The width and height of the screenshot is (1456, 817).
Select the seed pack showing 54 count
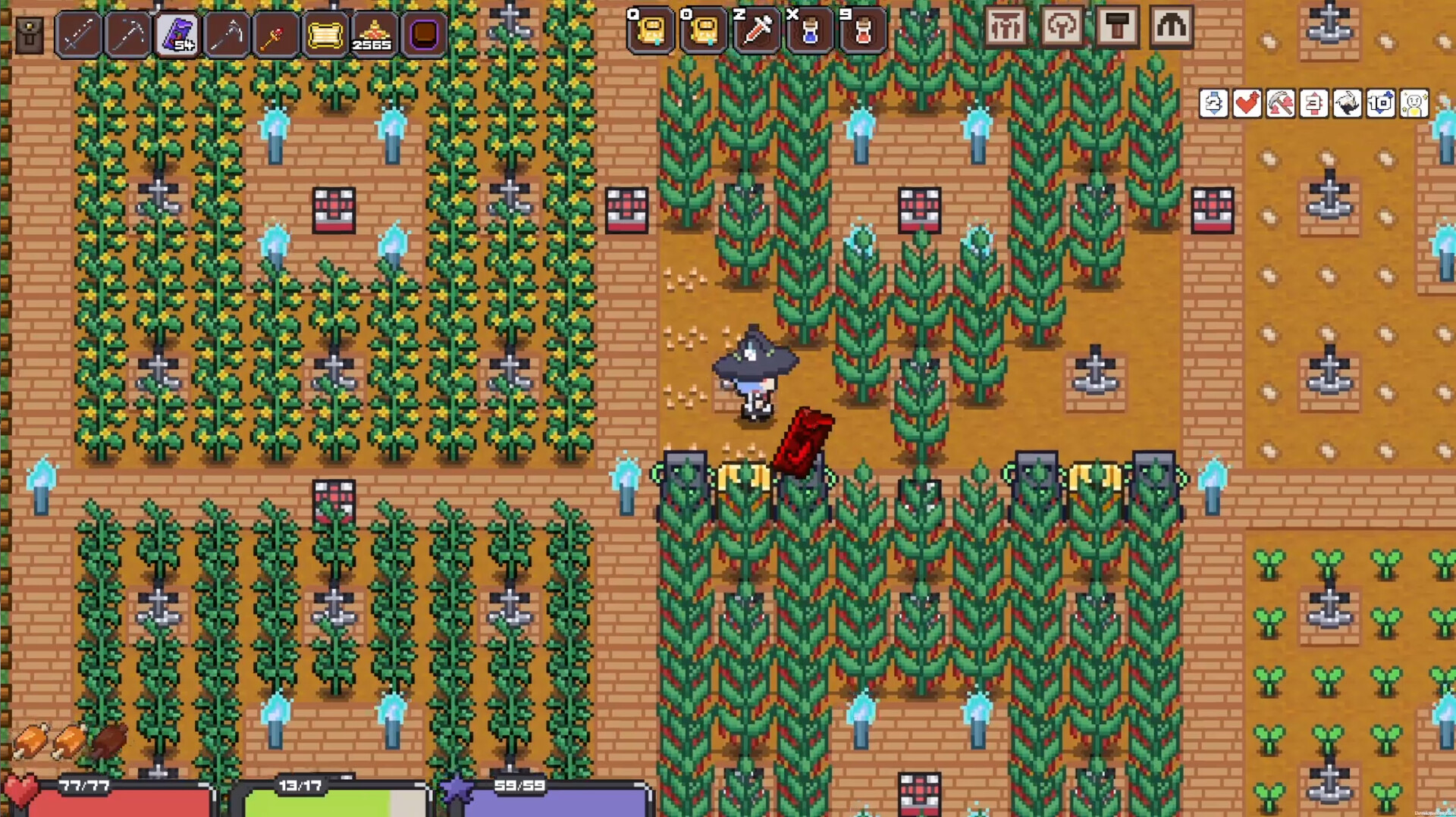coord(176,32)
